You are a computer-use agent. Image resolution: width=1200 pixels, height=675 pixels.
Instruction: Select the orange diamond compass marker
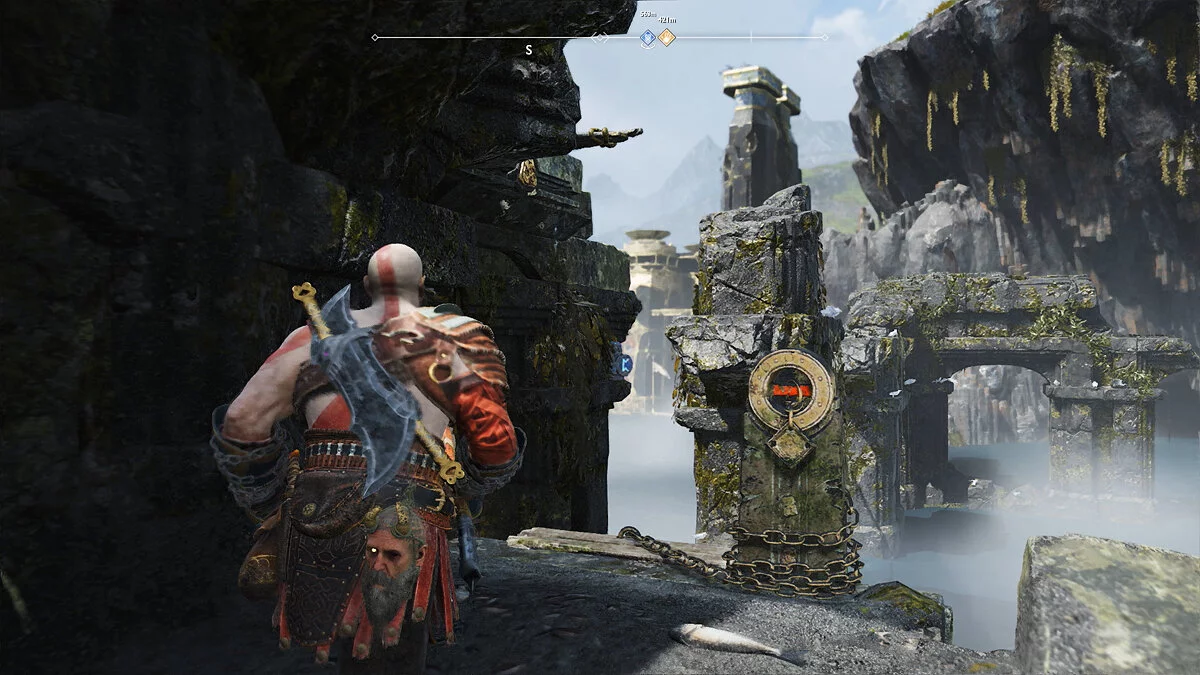(666, 38)
